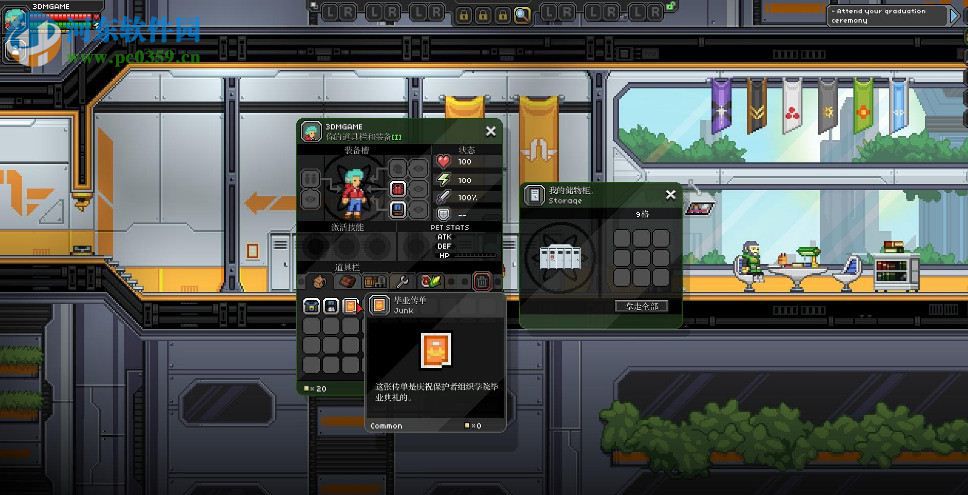Take all items from the storage locker
Image resolution: width=968 pixels, height=495 pixels.
tap(641, 306)
